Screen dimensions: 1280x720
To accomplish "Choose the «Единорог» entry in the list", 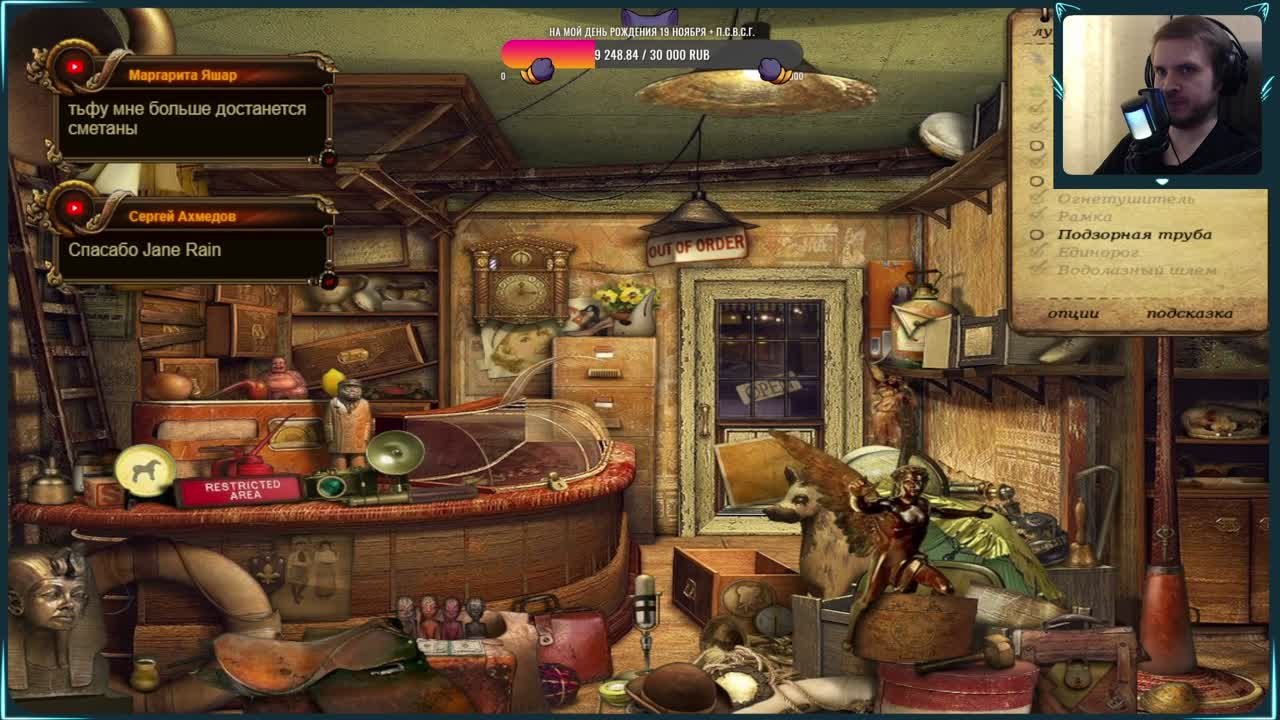I will pyautogui.click(x=1097, y=253).
